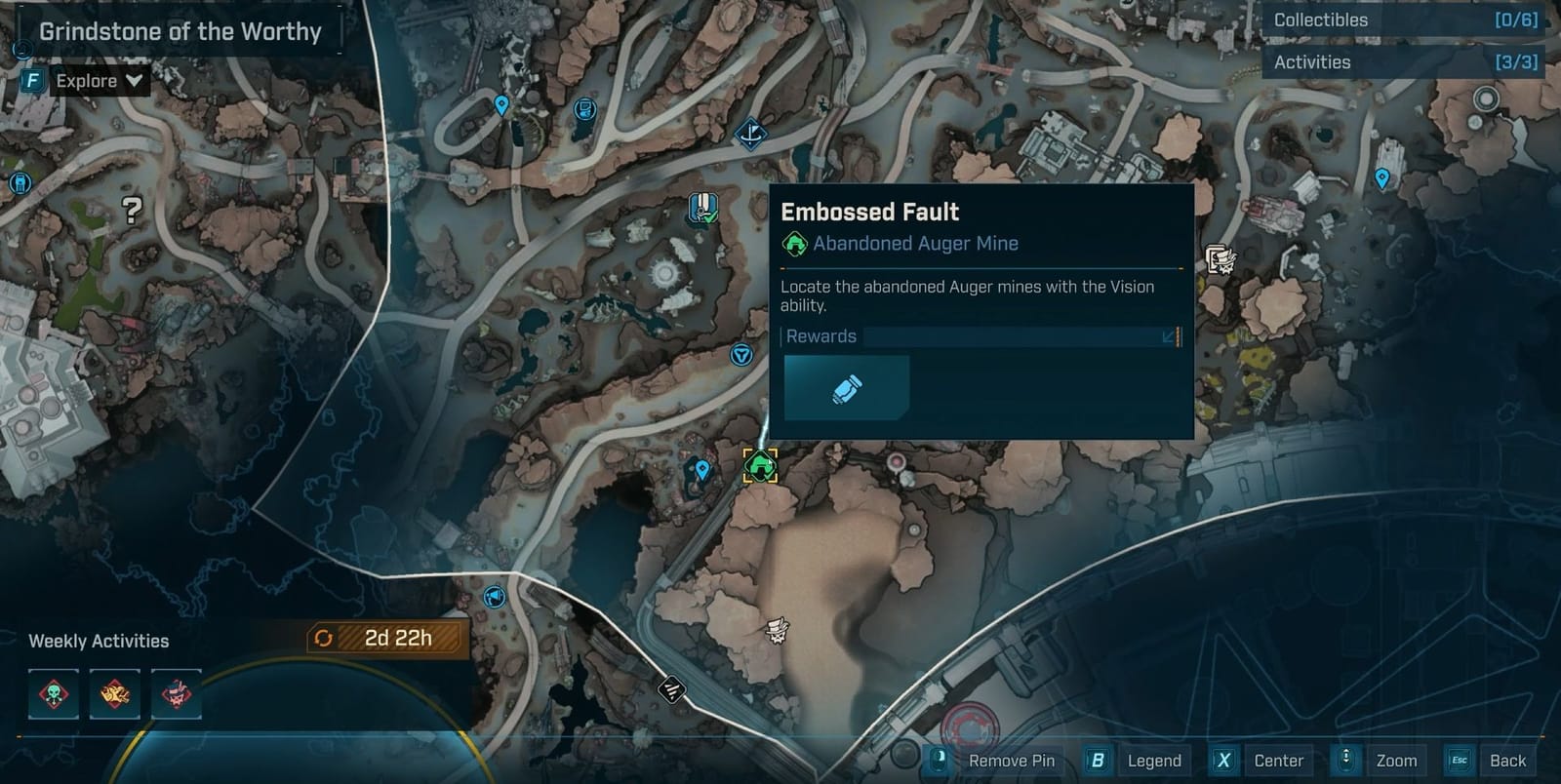
Task: Click the question mark undiscovered location marker
Action: coord(133,209)
